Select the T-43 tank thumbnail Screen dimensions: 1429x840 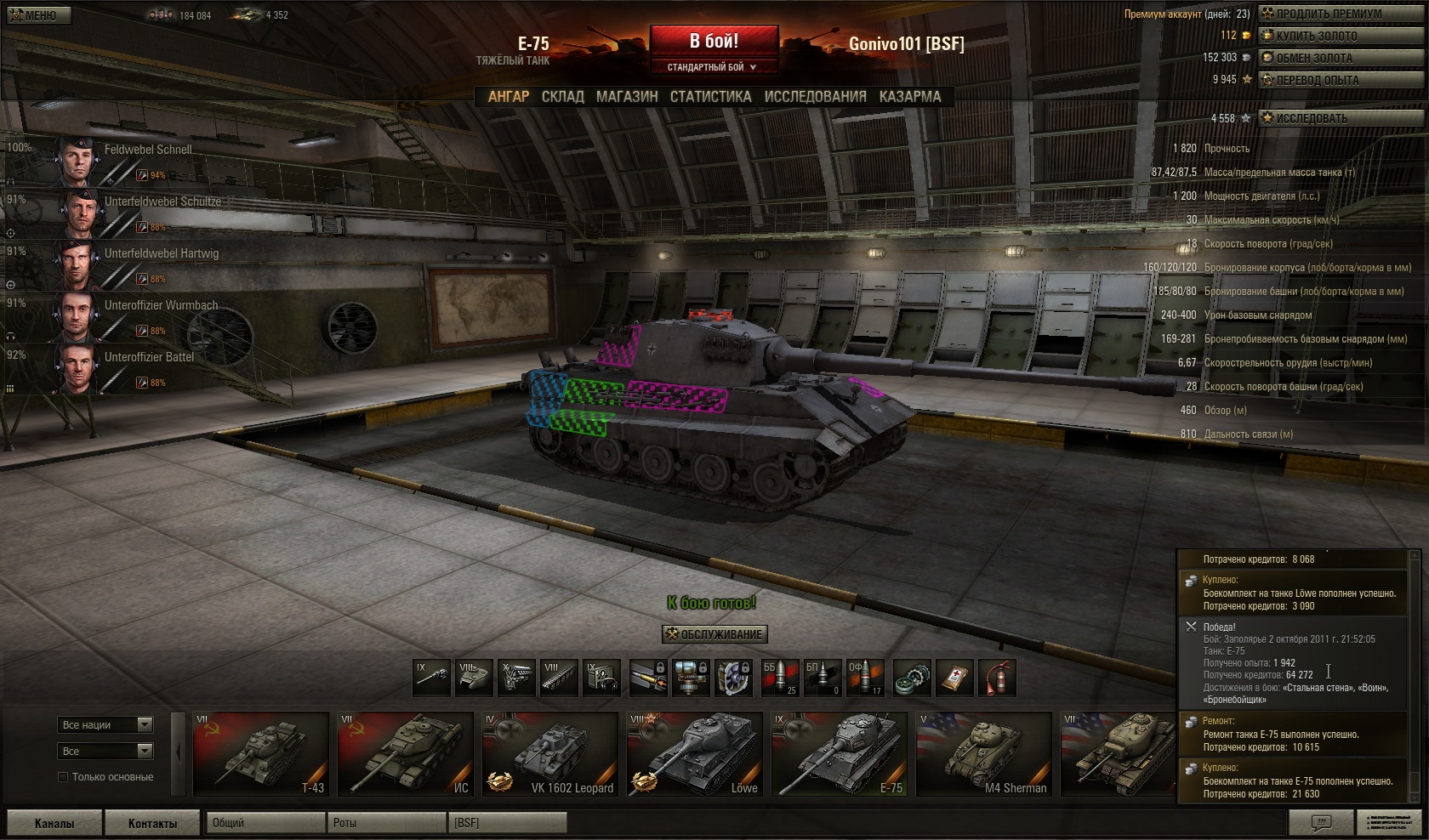[260, 753]
